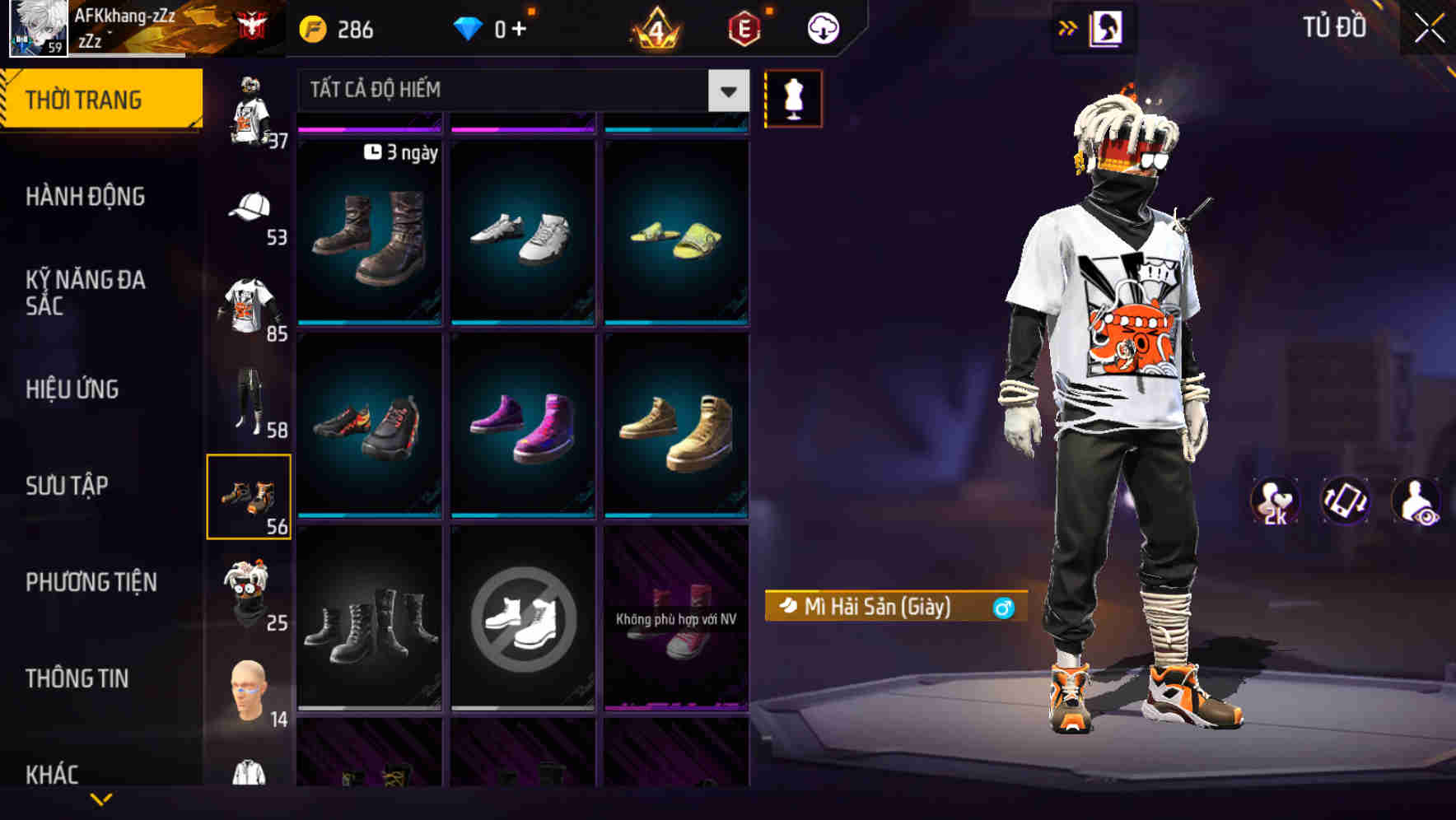Expand the wardrobe page icon near arrows
The height and width of the screenshot is (820, 1456).
[x=1104, y=27]
